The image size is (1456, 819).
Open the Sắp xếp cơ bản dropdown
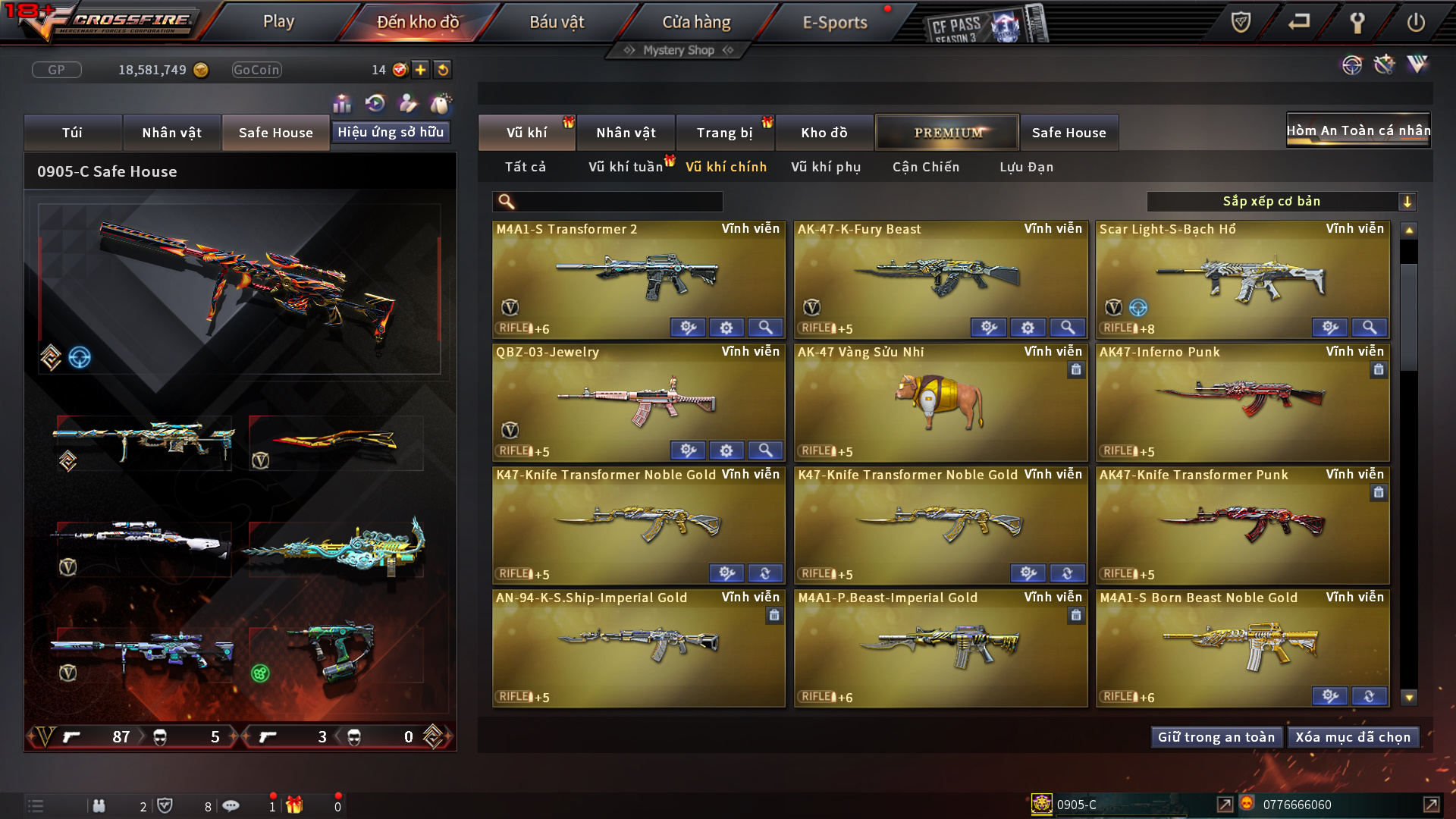(x=1281, y=201)
